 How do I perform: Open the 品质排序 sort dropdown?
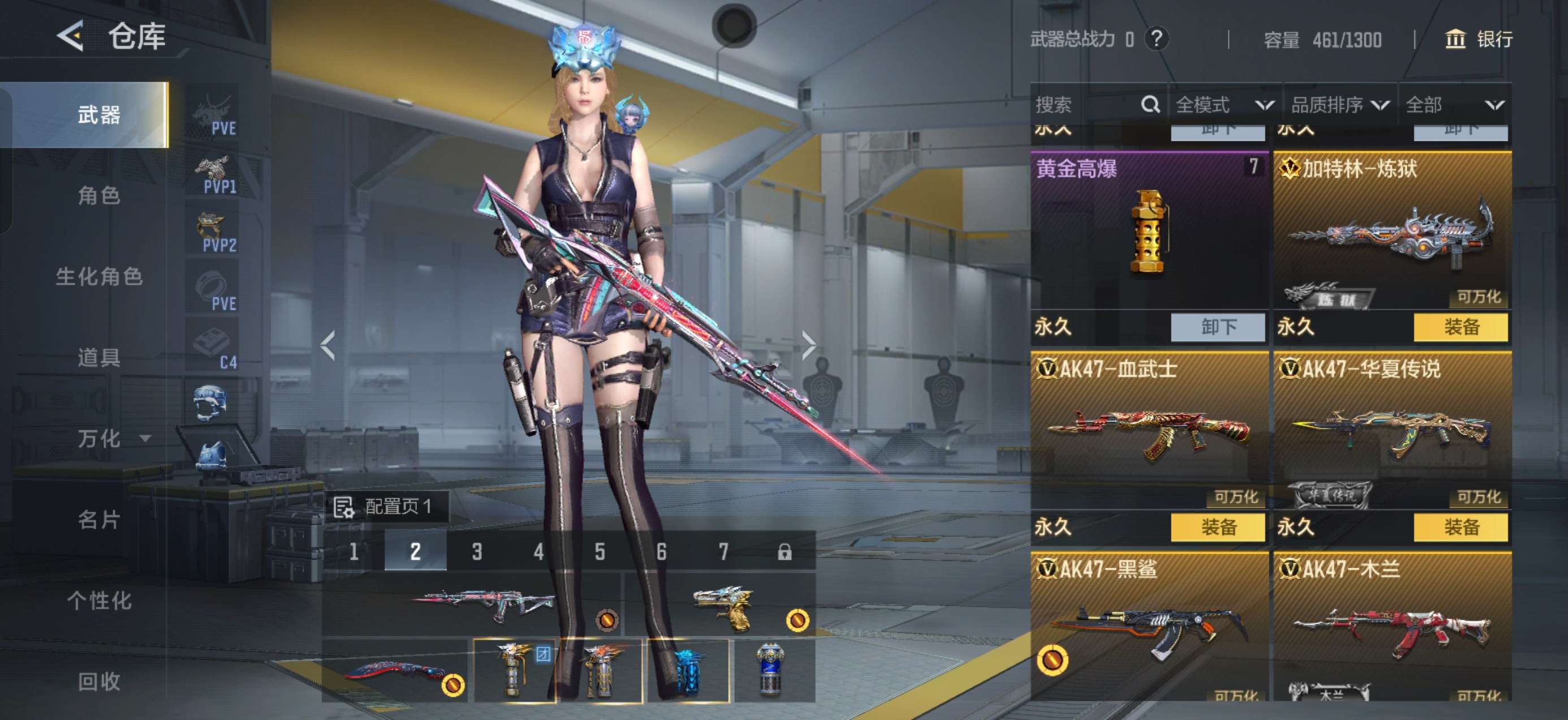pyautogui.click(x=1339, y=105)
